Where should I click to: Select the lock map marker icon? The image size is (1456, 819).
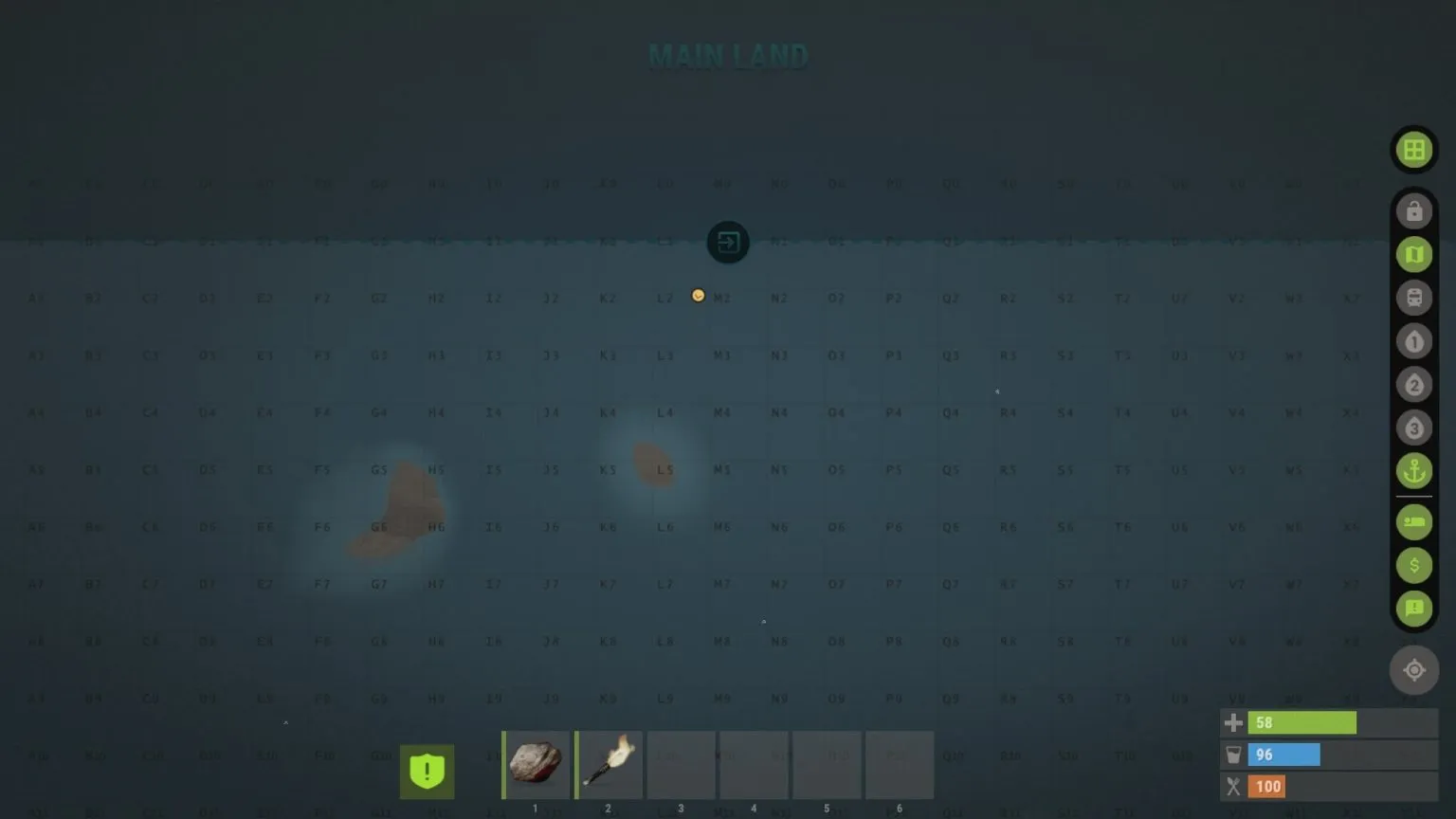[1413, 211]
